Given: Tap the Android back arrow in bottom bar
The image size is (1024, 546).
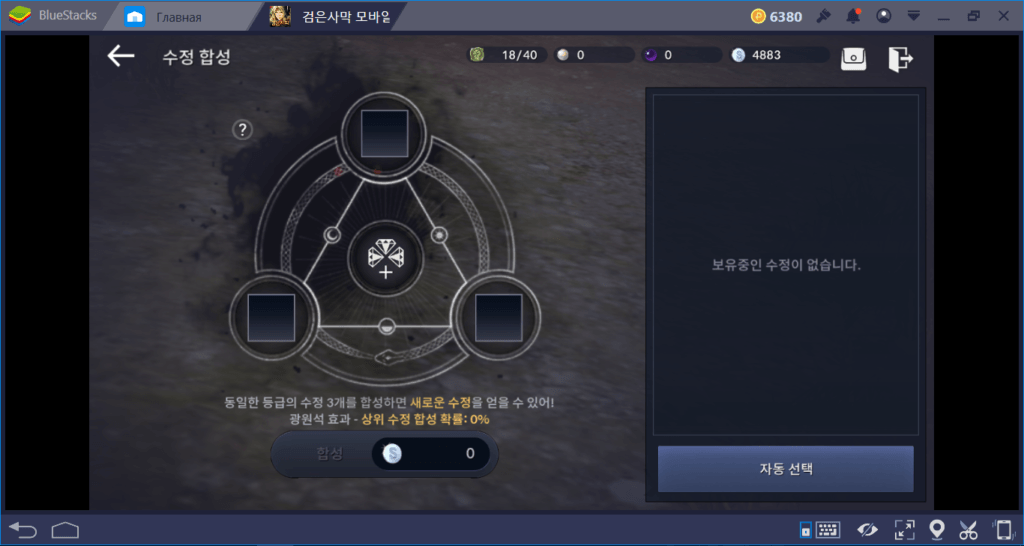Looking at the screenshot, I should 22,529.
